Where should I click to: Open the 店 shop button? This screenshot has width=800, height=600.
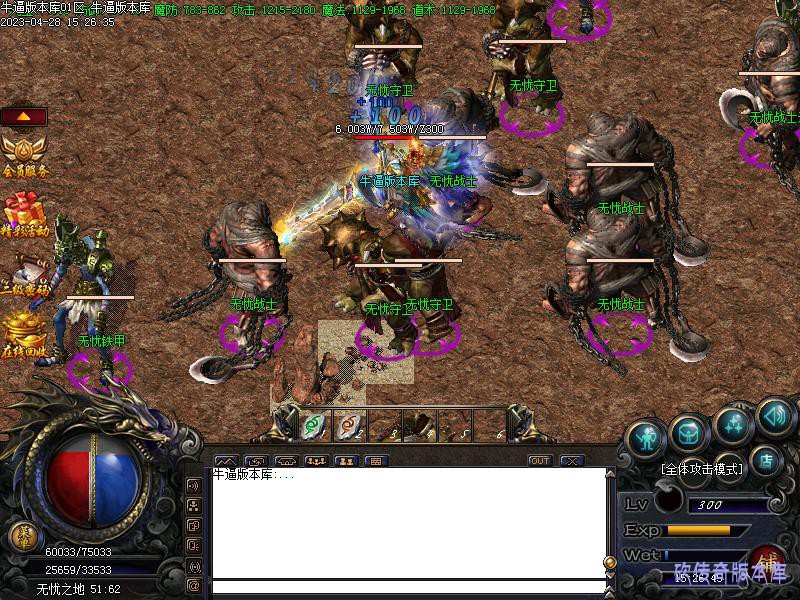click(x=767, y=461)
